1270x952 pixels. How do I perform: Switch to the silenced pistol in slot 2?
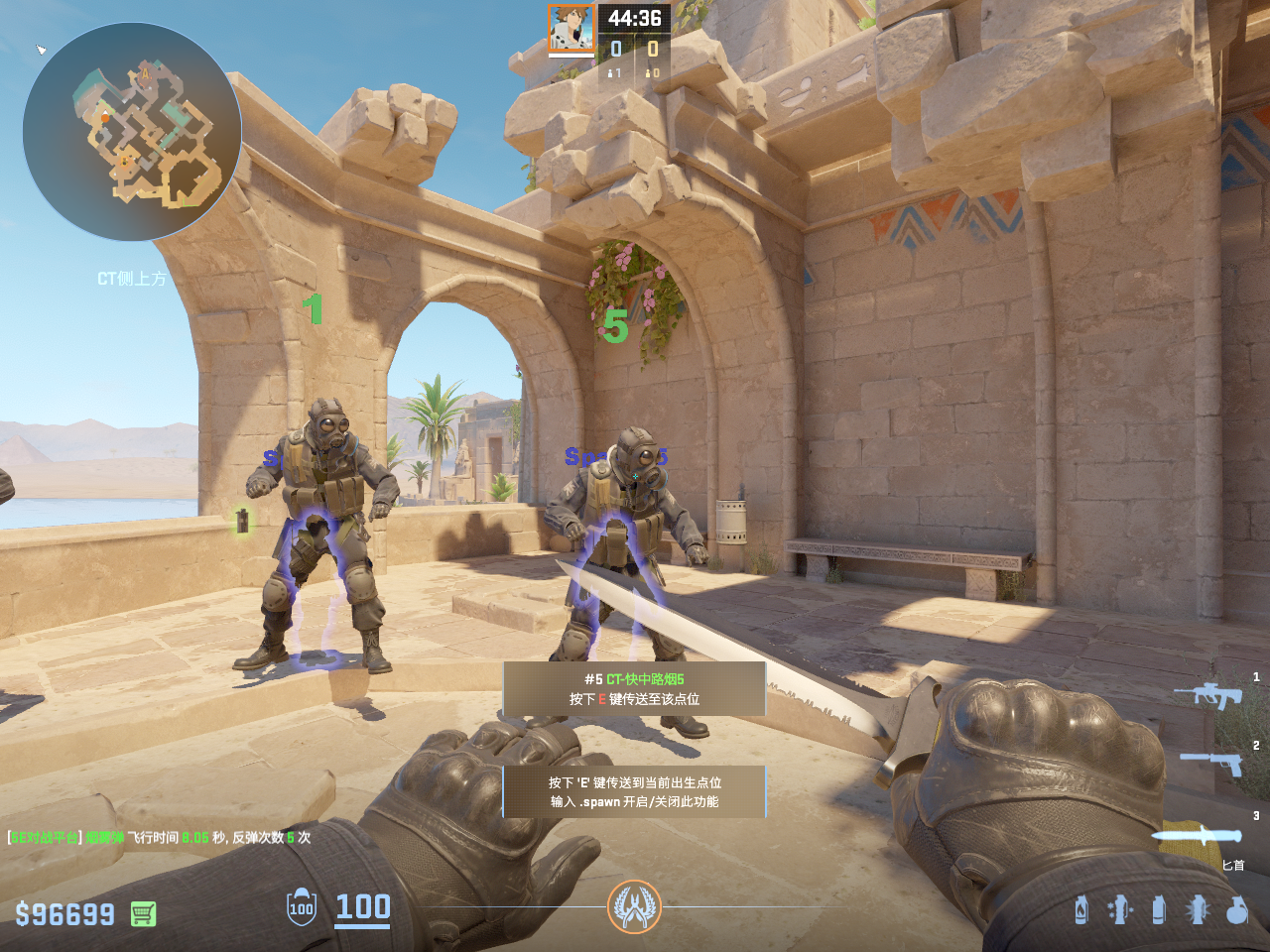[x=1210, y=763]
